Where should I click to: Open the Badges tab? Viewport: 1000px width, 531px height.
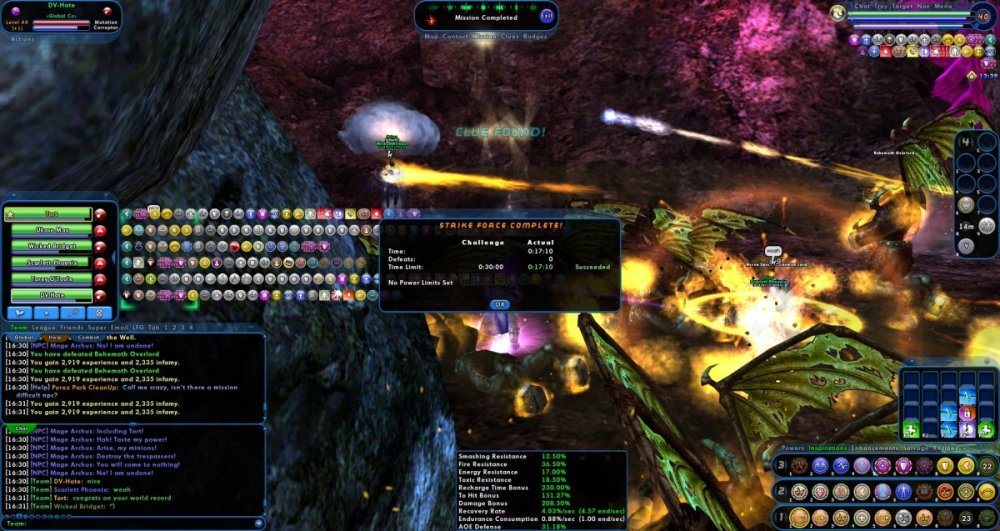click(536, 36)
